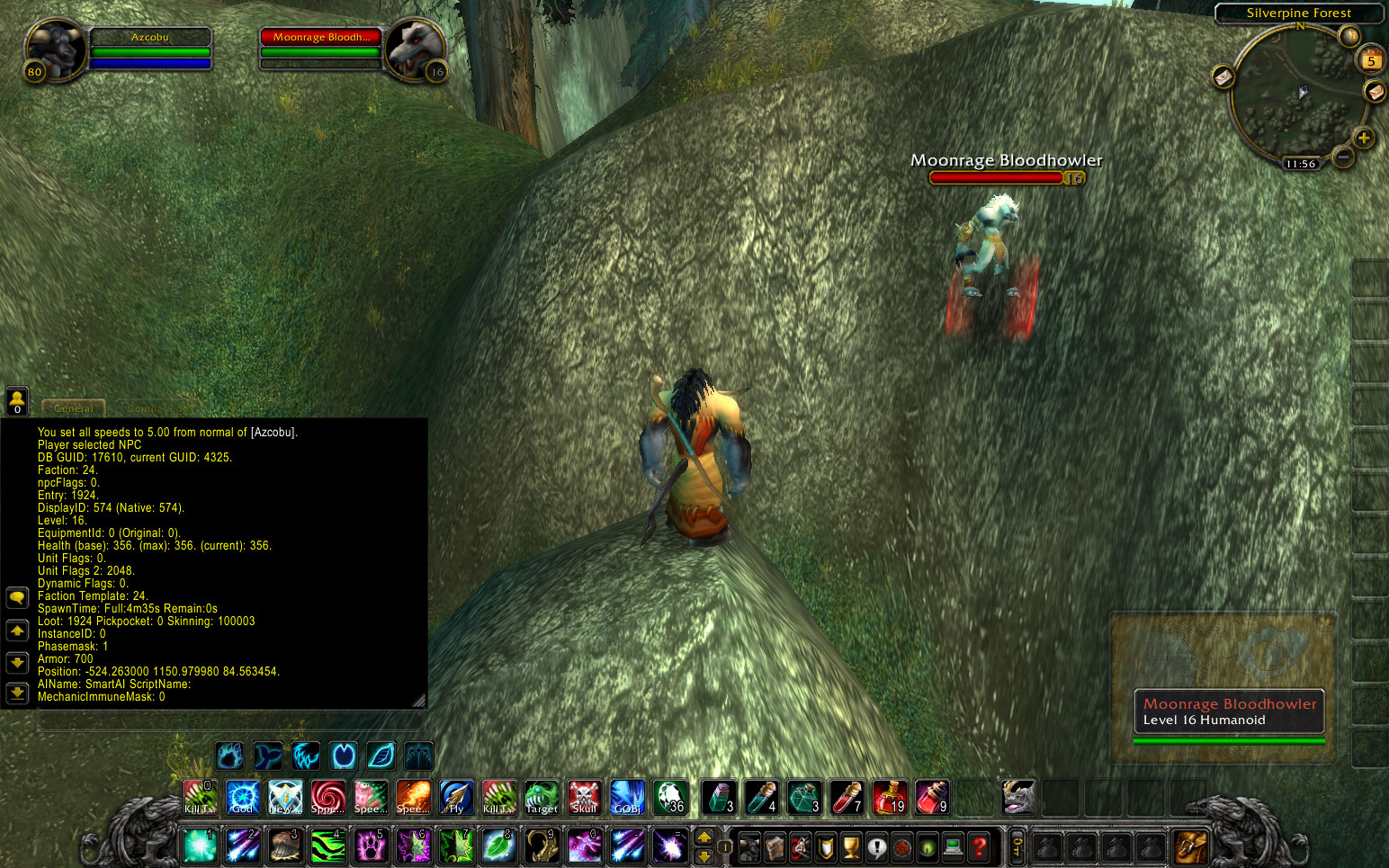Toggle the chat menu speech bubble icon
Viewport: 1389px width, 868px height.
17,597
